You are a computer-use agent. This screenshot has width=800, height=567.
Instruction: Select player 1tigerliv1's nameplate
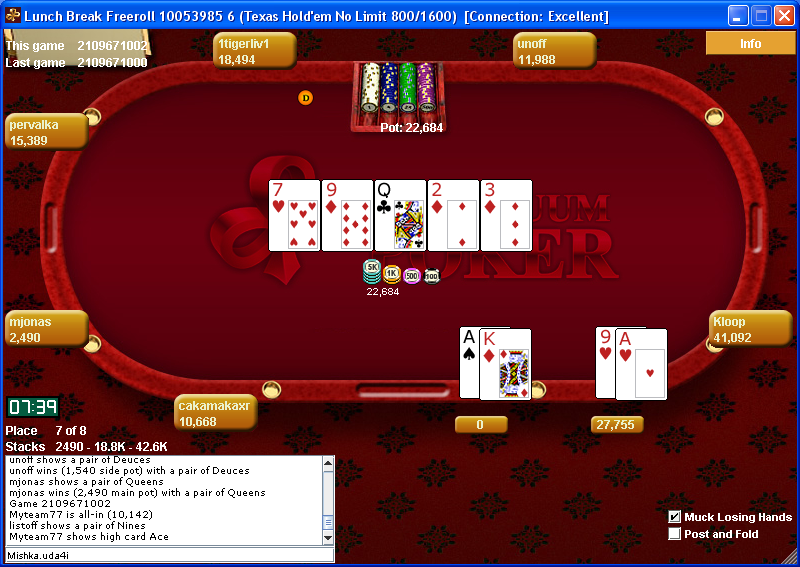(x=253, y=50)
